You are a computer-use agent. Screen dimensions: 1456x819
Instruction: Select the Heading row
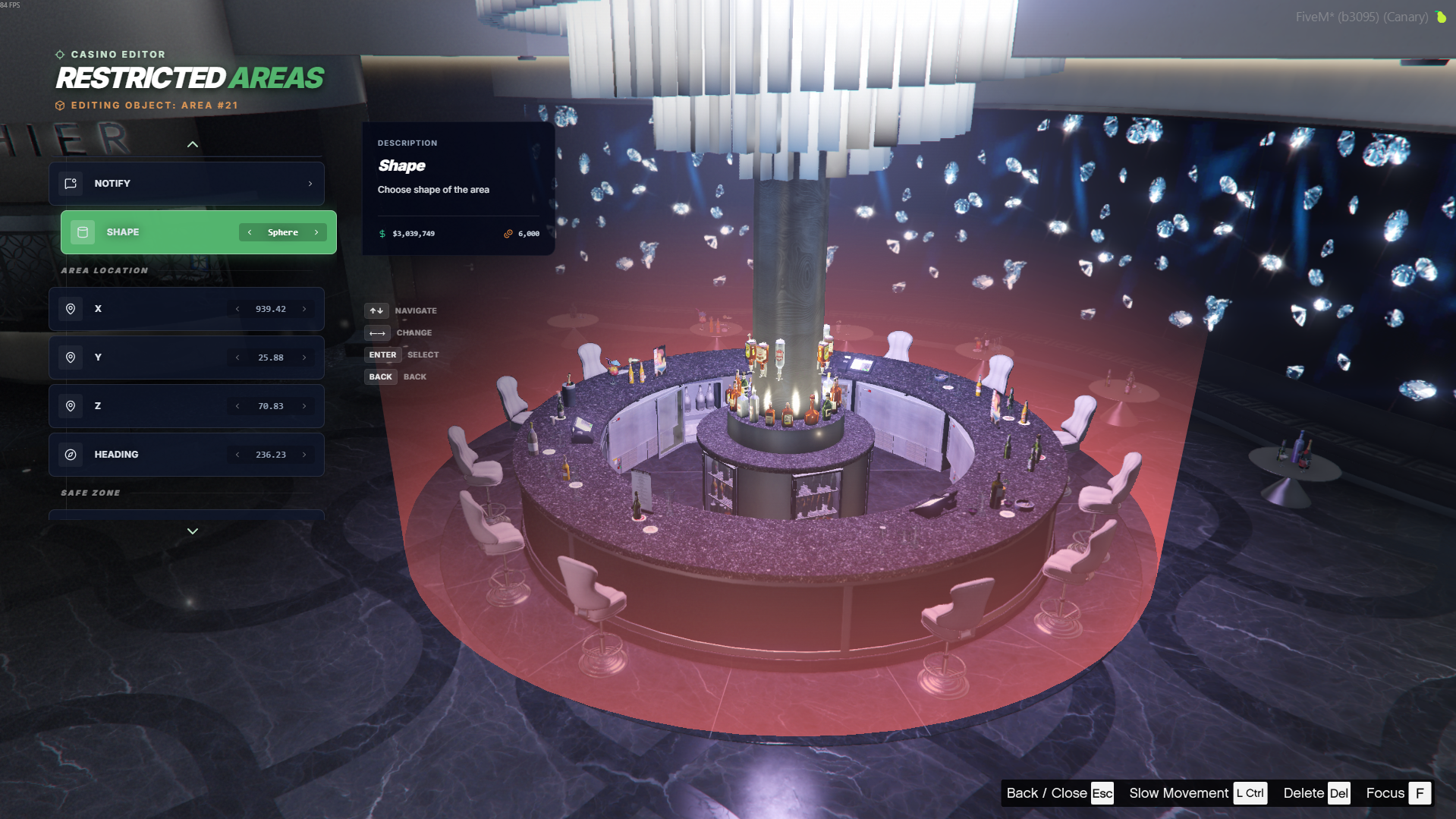pyautogui.click(x=144, y=455)
